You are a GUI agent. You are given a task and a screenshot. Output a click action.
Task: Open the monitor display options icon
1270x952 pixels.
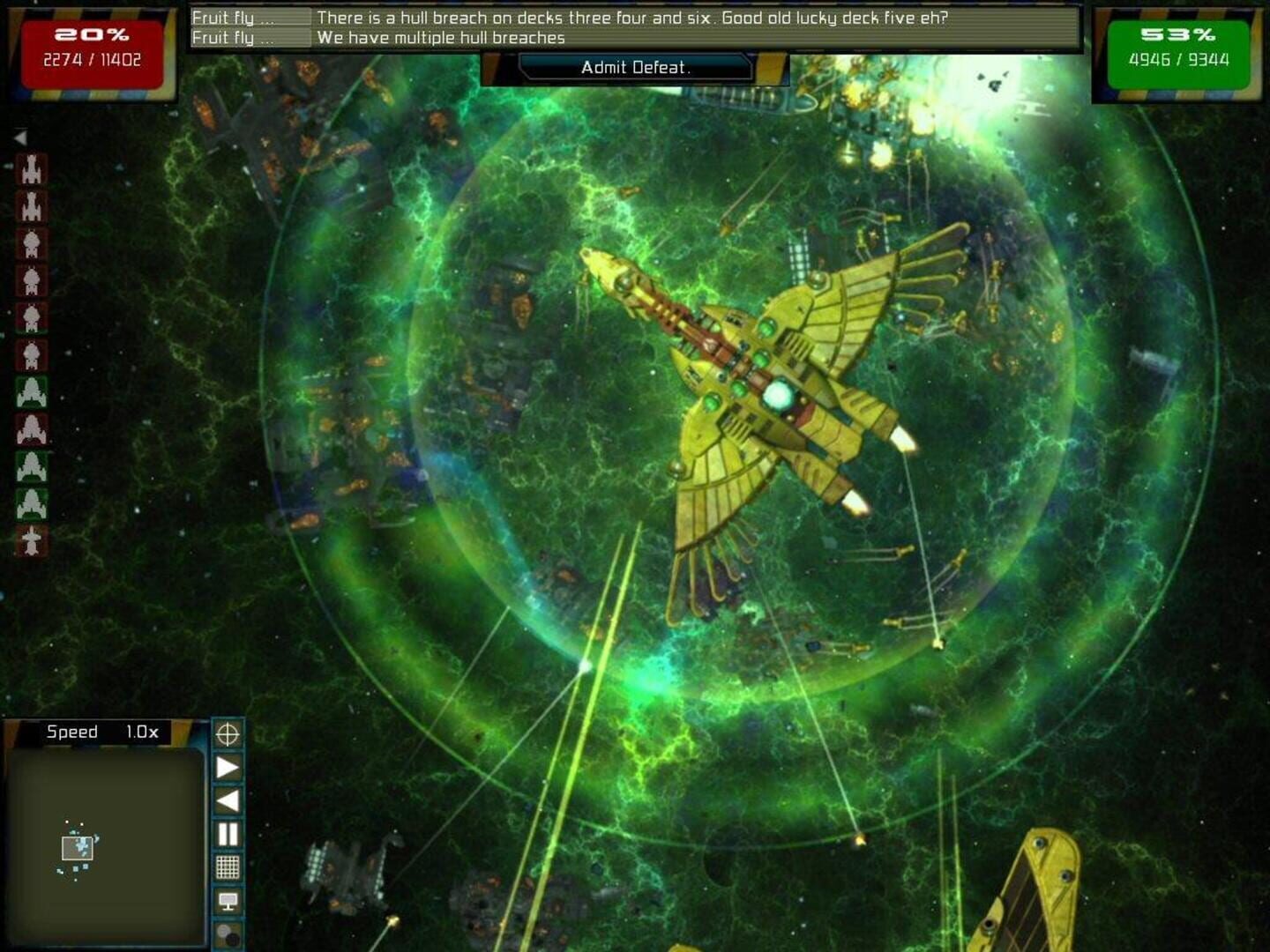[229, 900]
